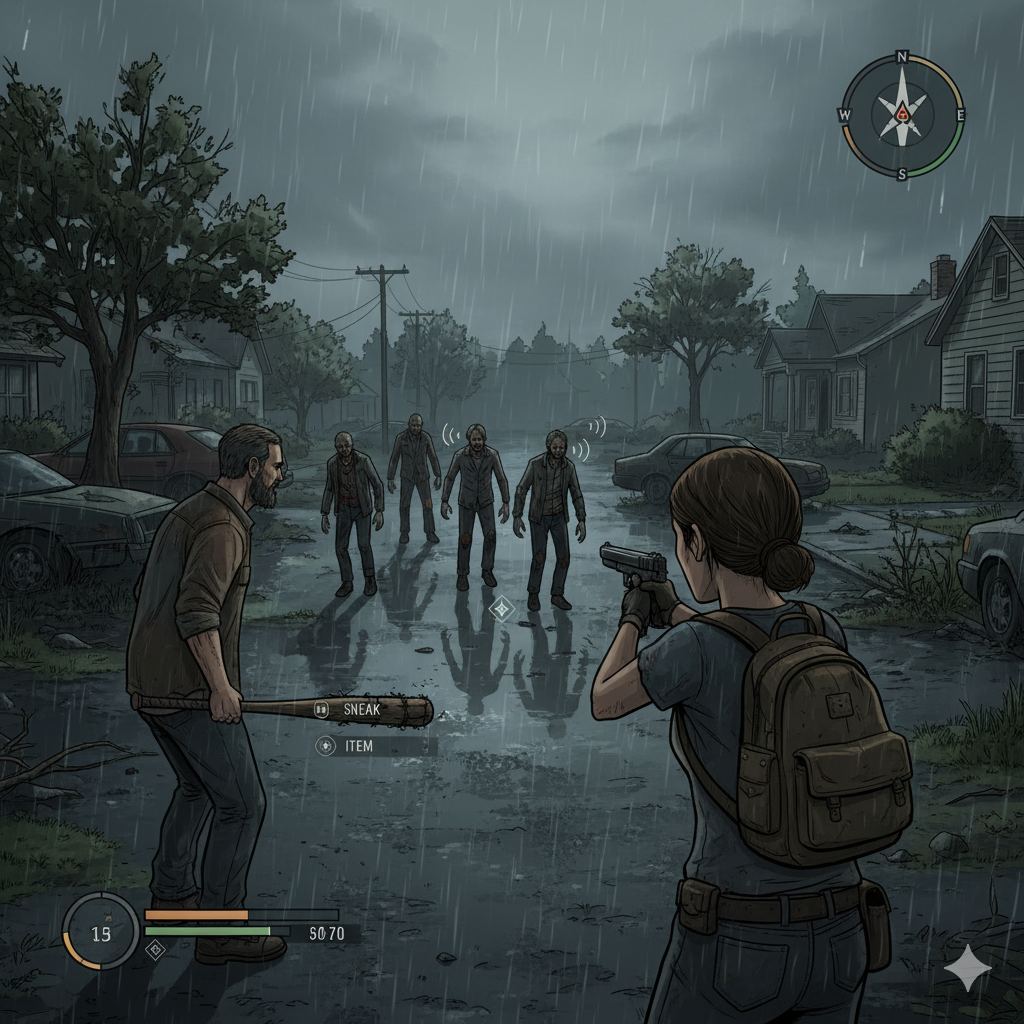This screenshot has width=1024, height=1024.
Task: Open the ITEM action
Action: point(357,746)
